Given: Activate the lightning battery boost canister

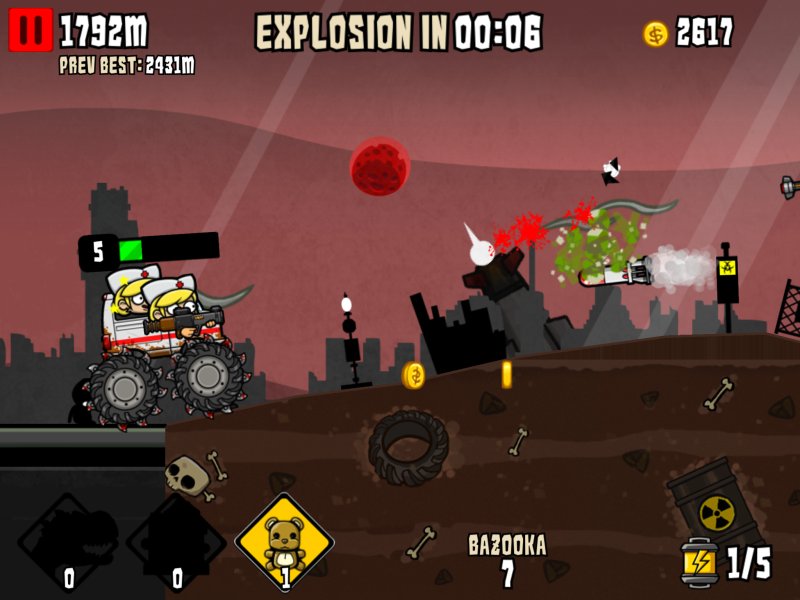Looking at the screenshot, I should (x=699, y=562).
